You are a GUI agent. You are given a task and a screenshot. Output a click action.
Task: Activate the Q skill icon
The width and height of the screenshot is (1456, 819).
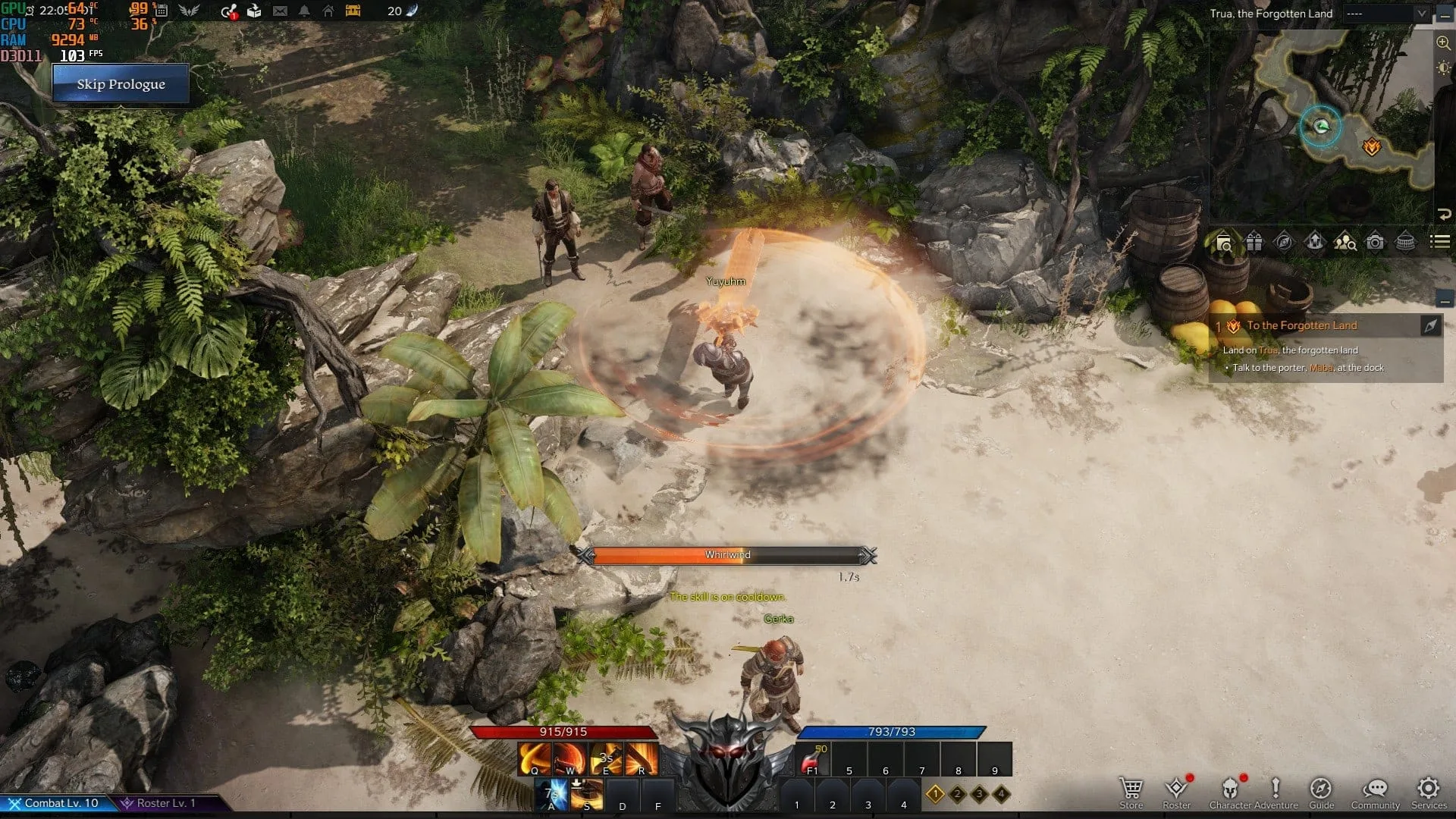[535, 759]
